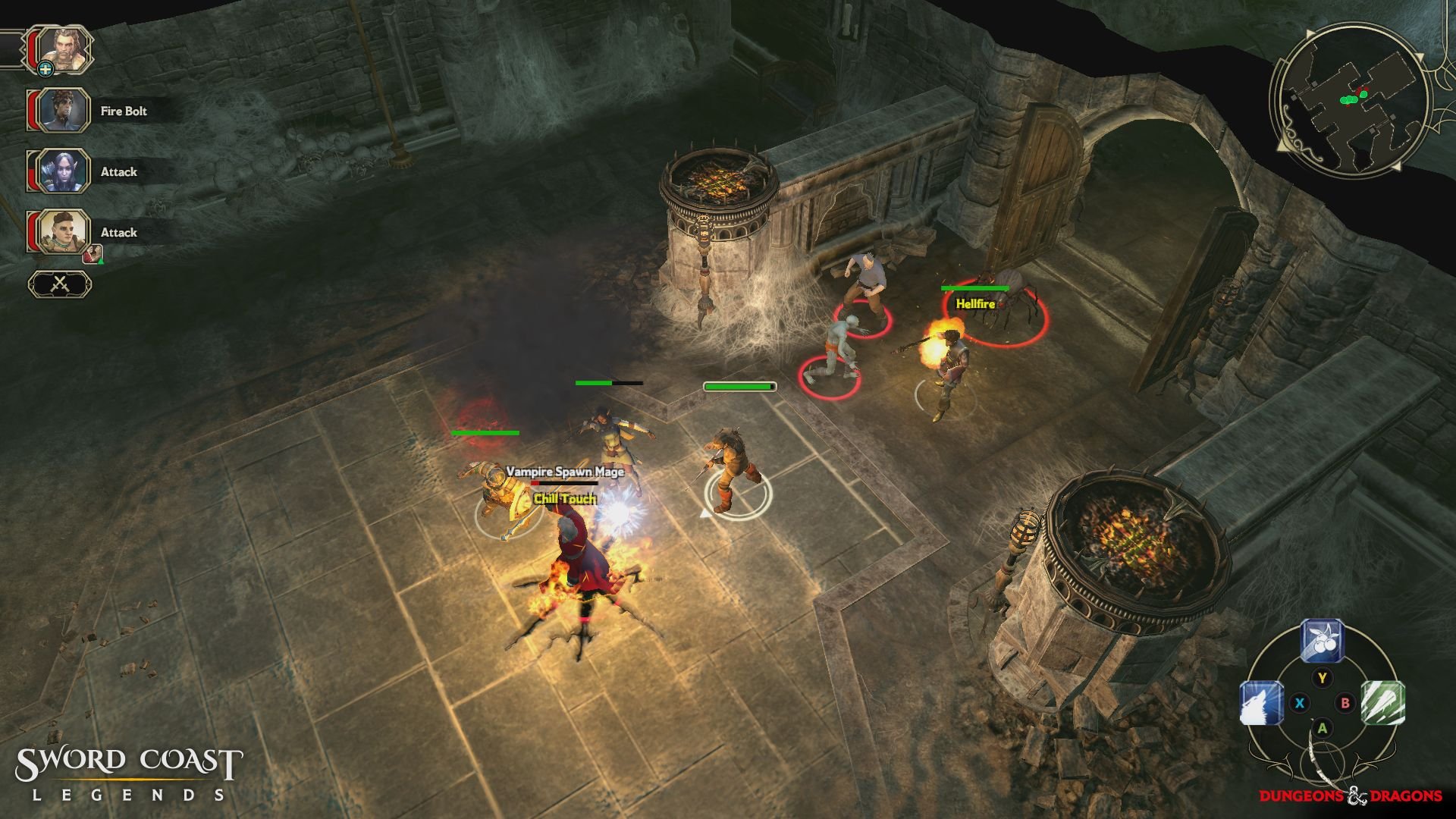
Task: Click the Attack label beside the bottom portrait
Action: [118, 233]
